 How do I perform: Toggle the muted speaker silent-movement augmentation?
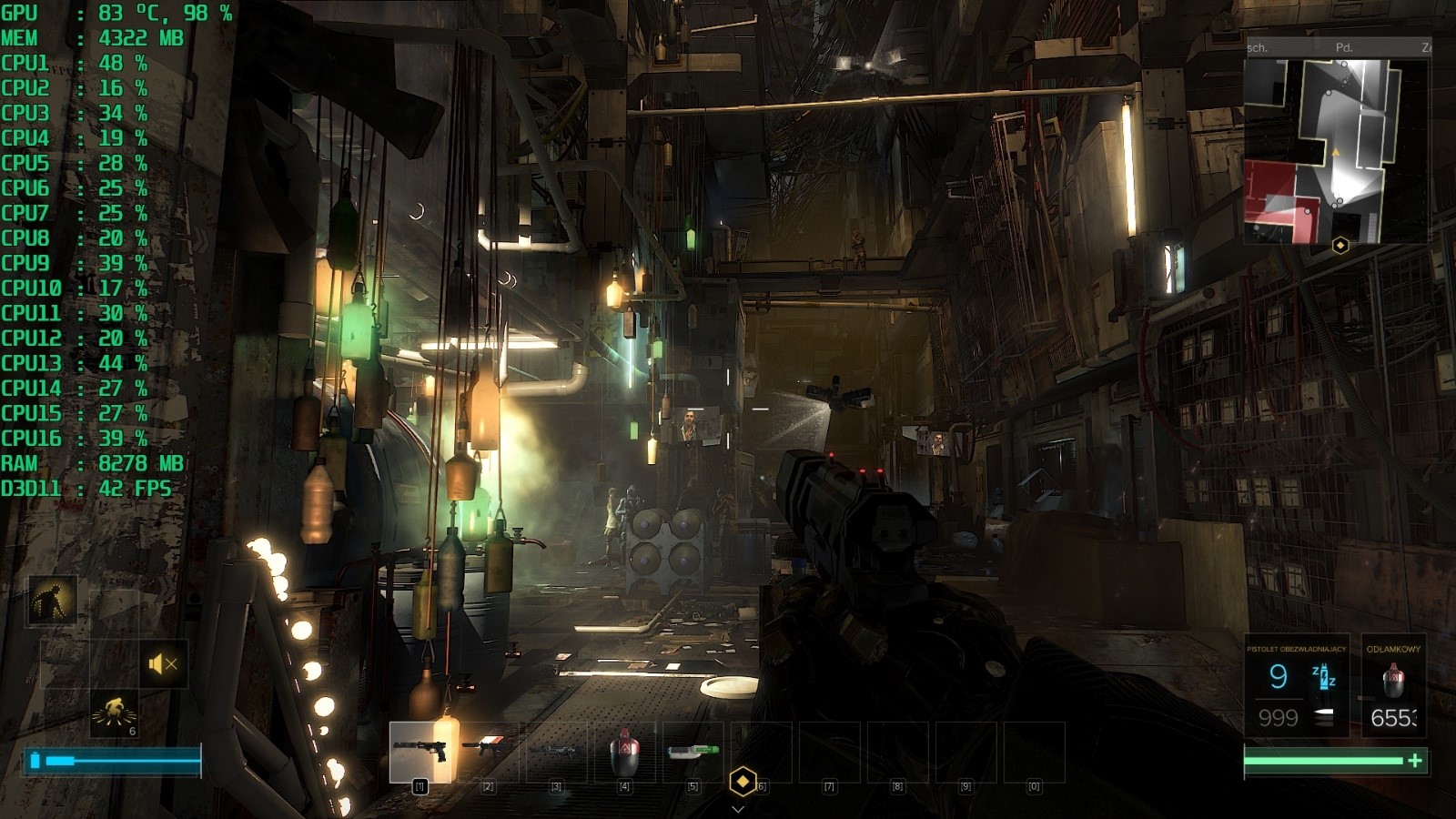pos(162,664)
